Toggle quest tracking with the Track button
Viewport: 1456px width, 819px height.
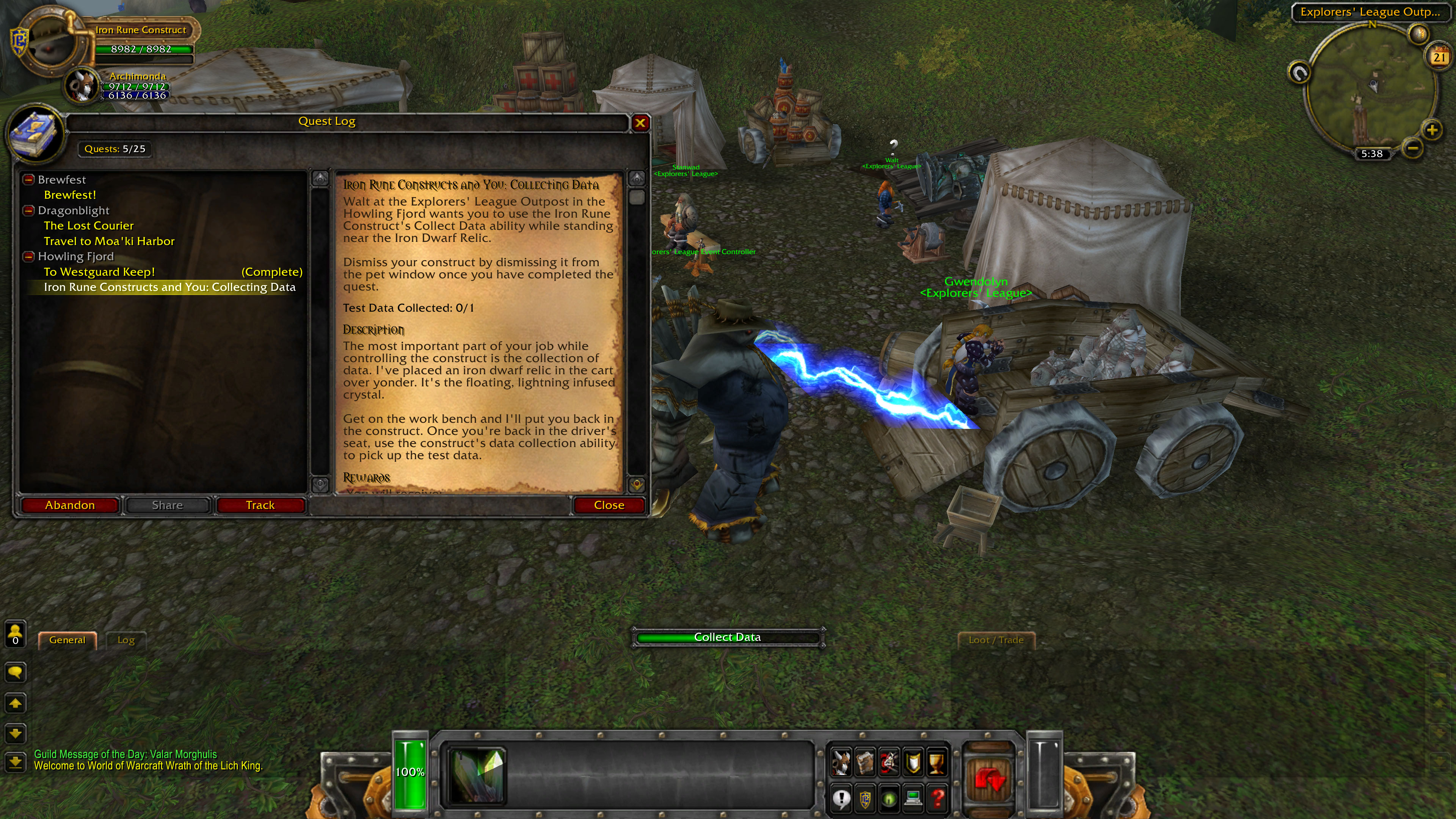[260, 505]
